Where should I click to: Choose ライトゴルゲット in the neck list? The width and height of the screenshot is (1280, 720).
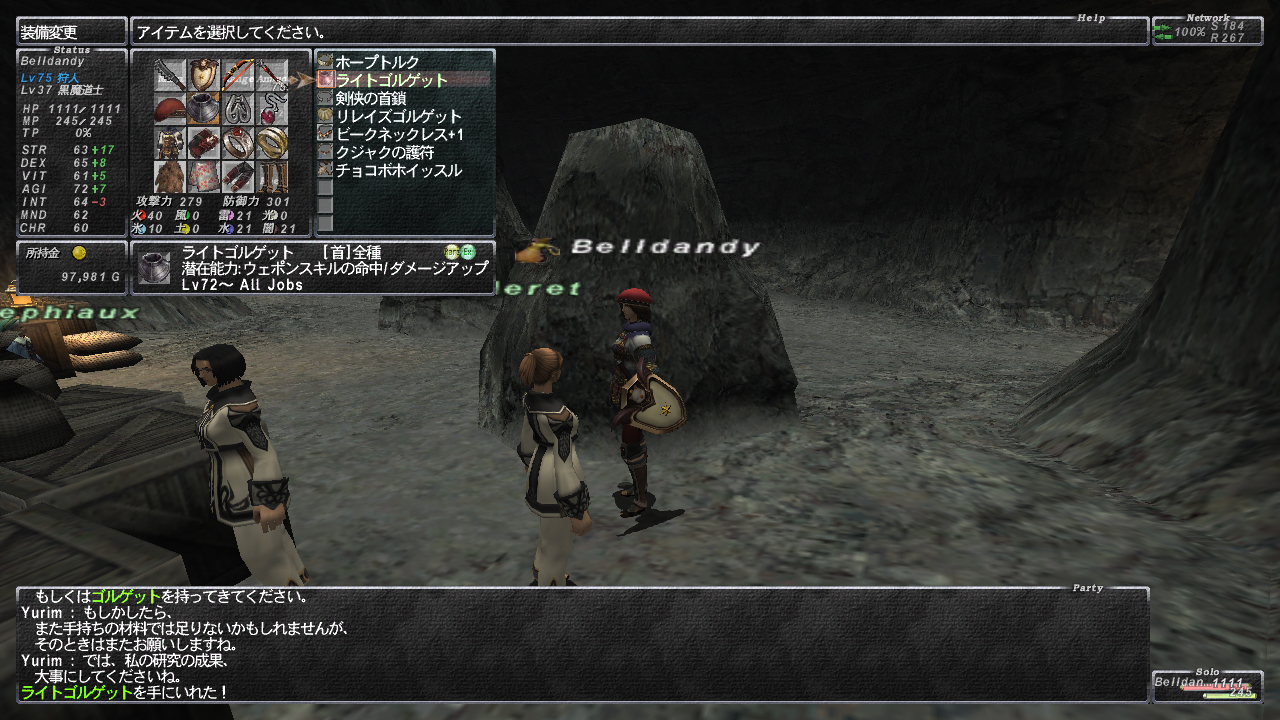pos(391,80)
